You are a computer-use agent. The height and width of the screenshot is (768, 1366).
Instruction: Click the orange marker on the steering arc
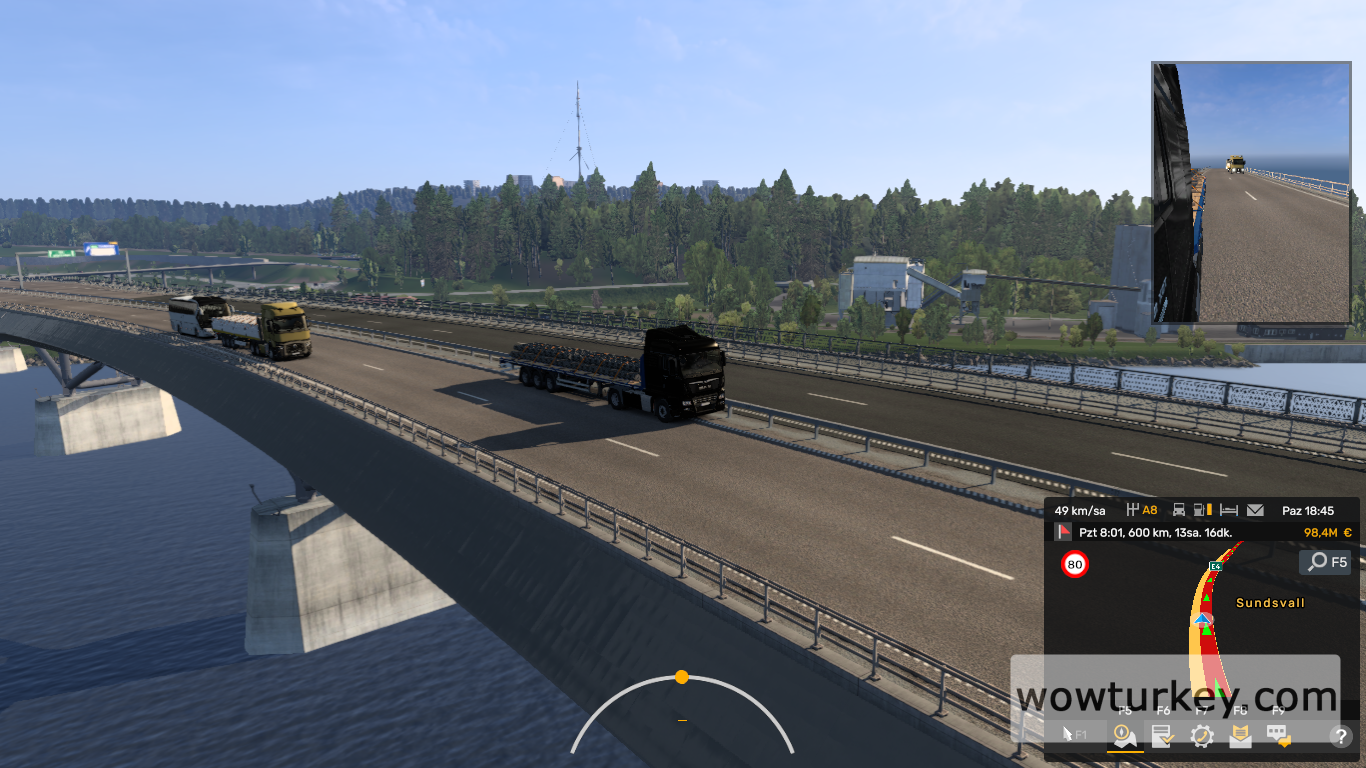pyautogui.click(x=684, y=679)
